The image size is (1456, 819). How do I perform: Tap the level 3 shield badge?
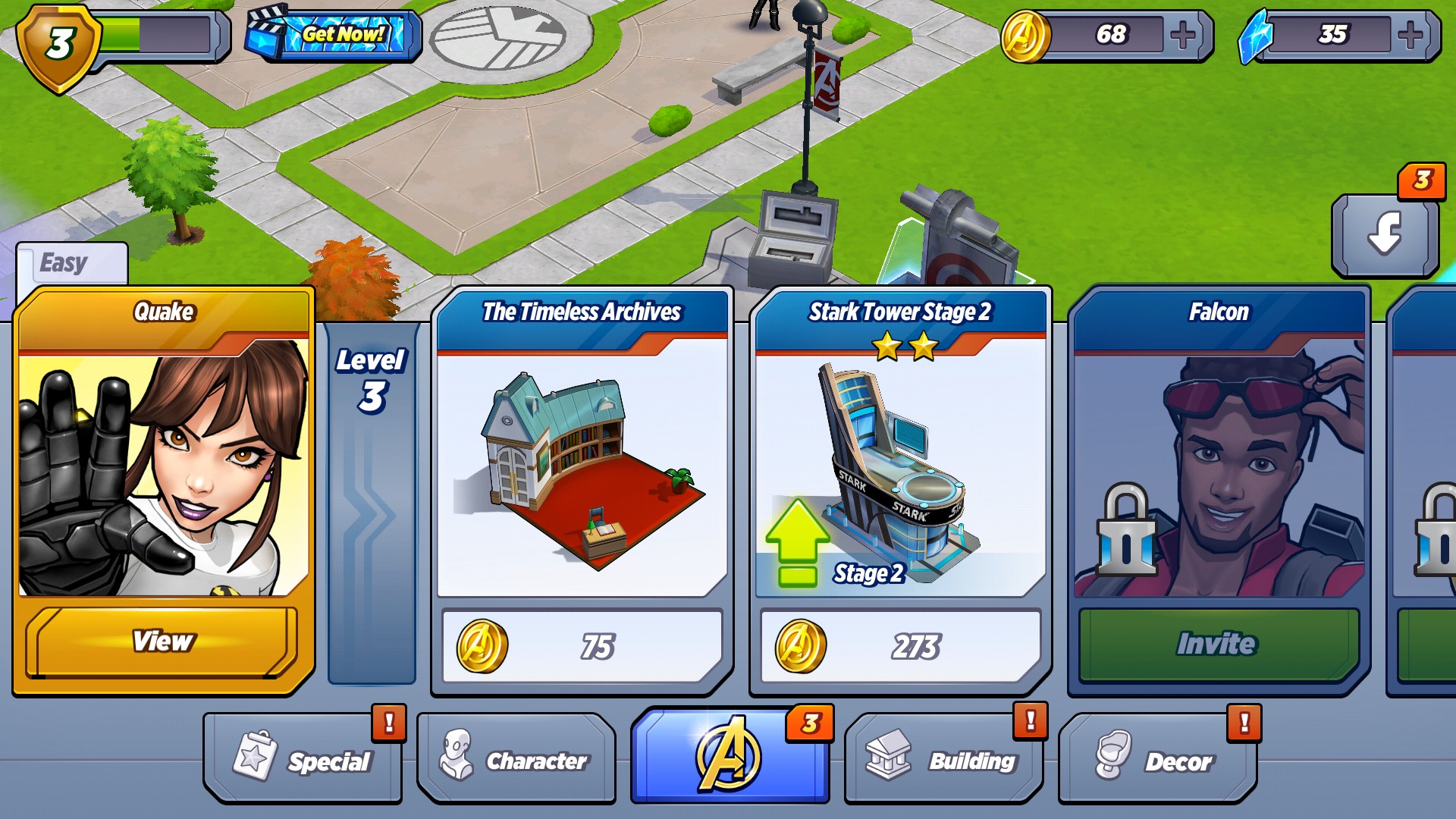tap(59, 45)
